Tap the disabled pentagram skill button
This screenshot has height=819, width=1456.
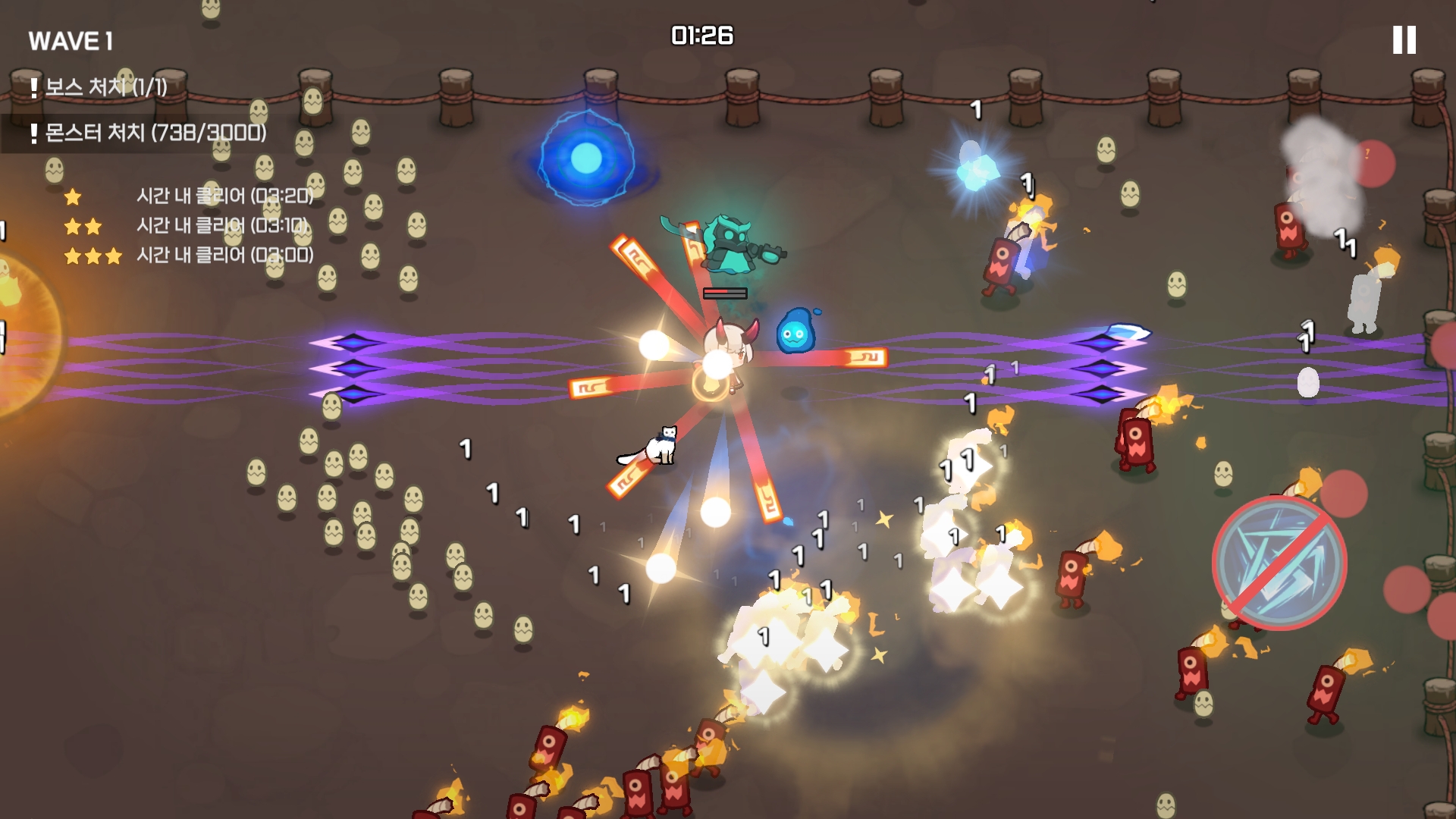point(1279,563)
